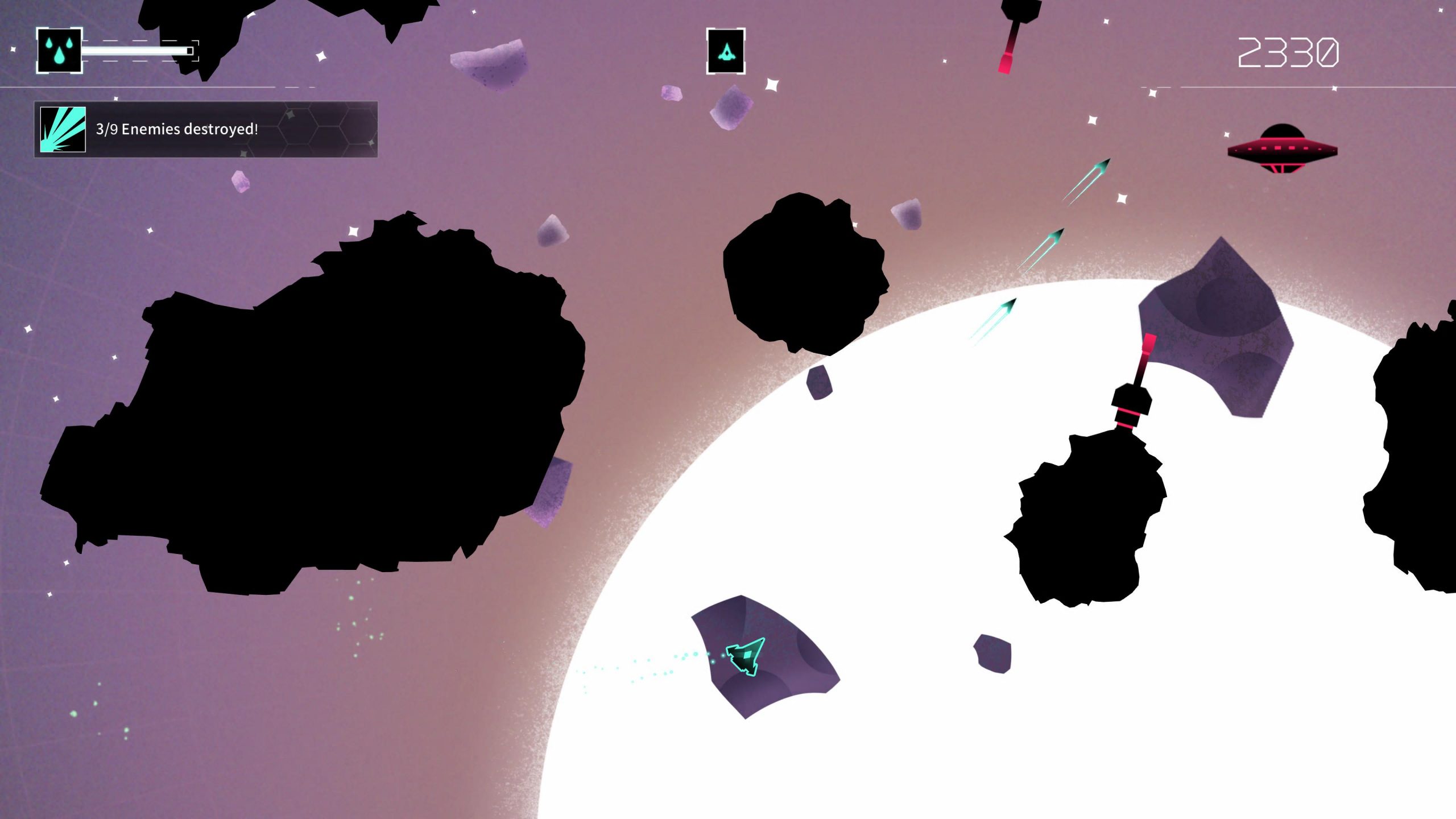Click the cyan burst objective icon
Screen dimensions: 1456x819
coord(63,129)
